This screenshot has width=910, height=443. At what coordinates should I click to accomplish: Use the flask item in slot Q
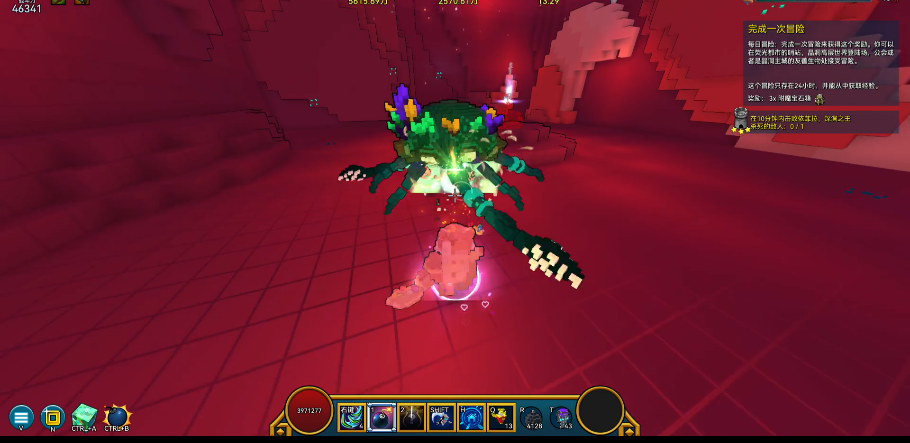click(x=501, y=417)
